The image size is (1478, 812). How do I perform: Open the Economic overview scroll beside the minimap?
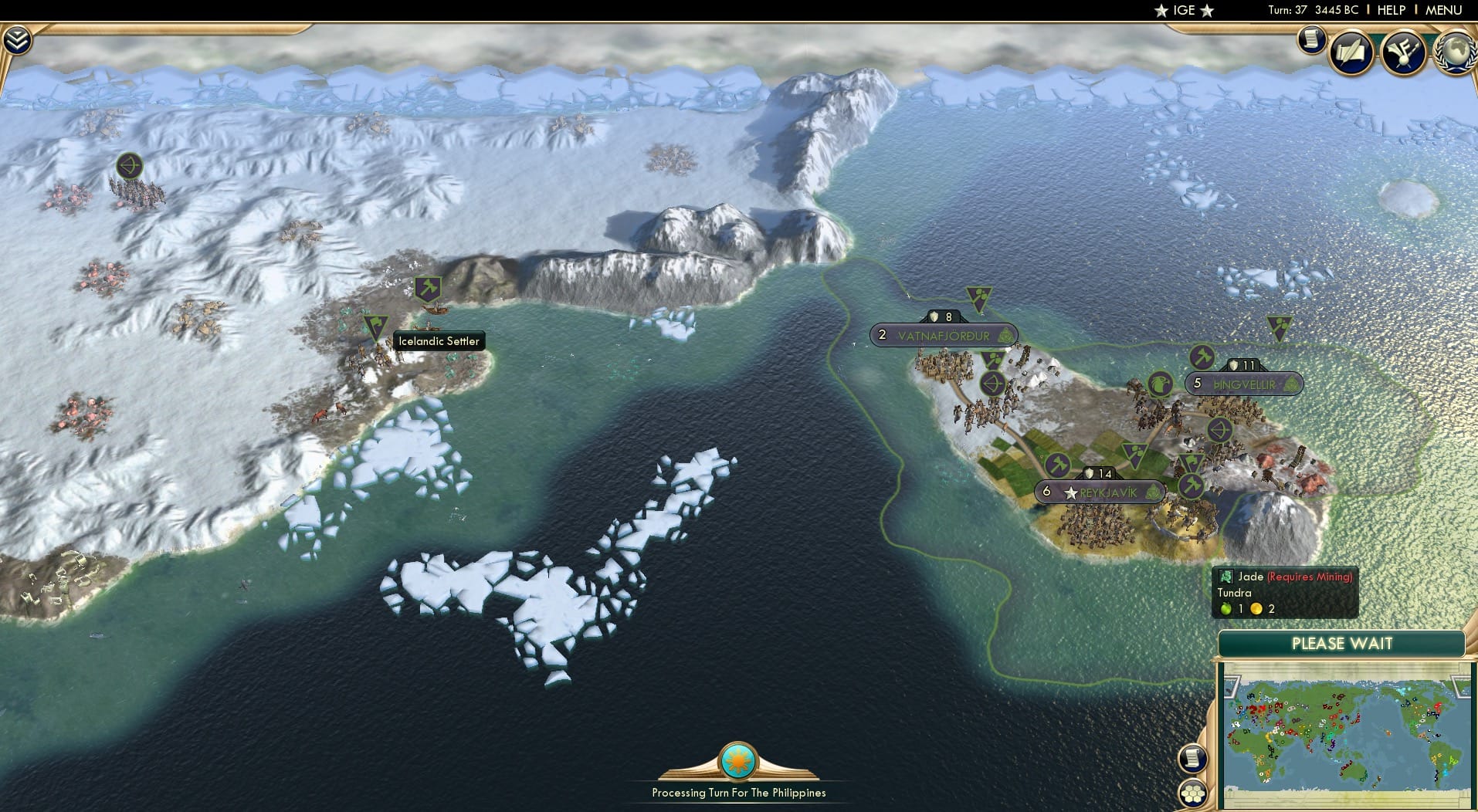(1192, 759)
